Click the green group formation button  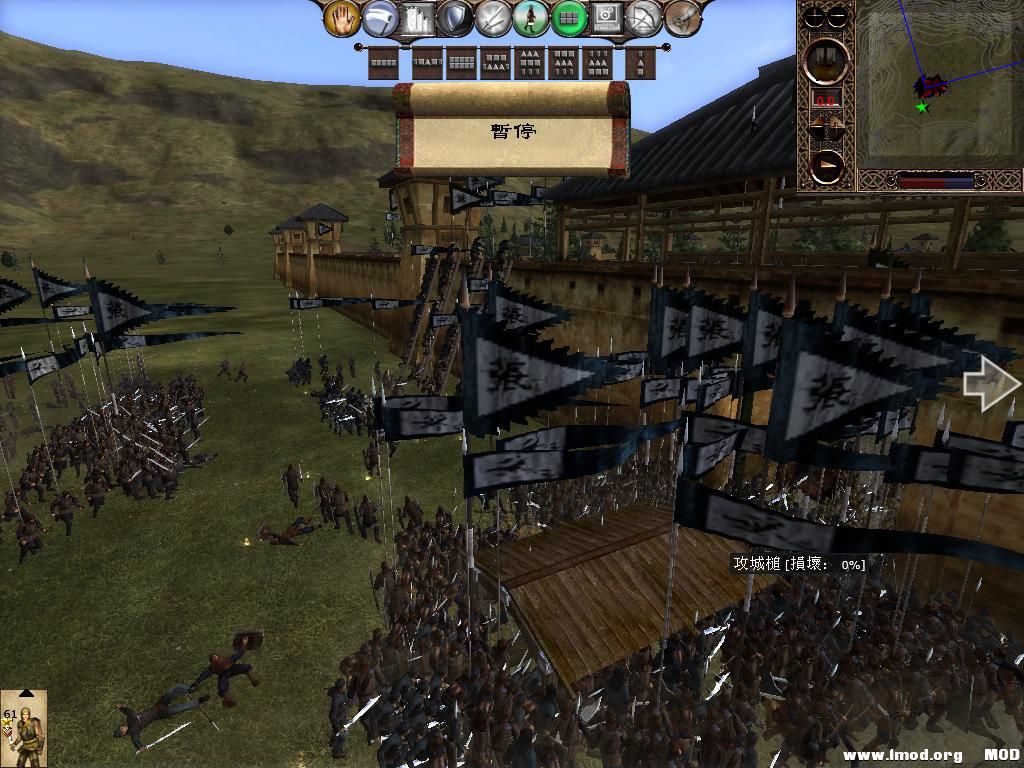[x=569, y=17]
